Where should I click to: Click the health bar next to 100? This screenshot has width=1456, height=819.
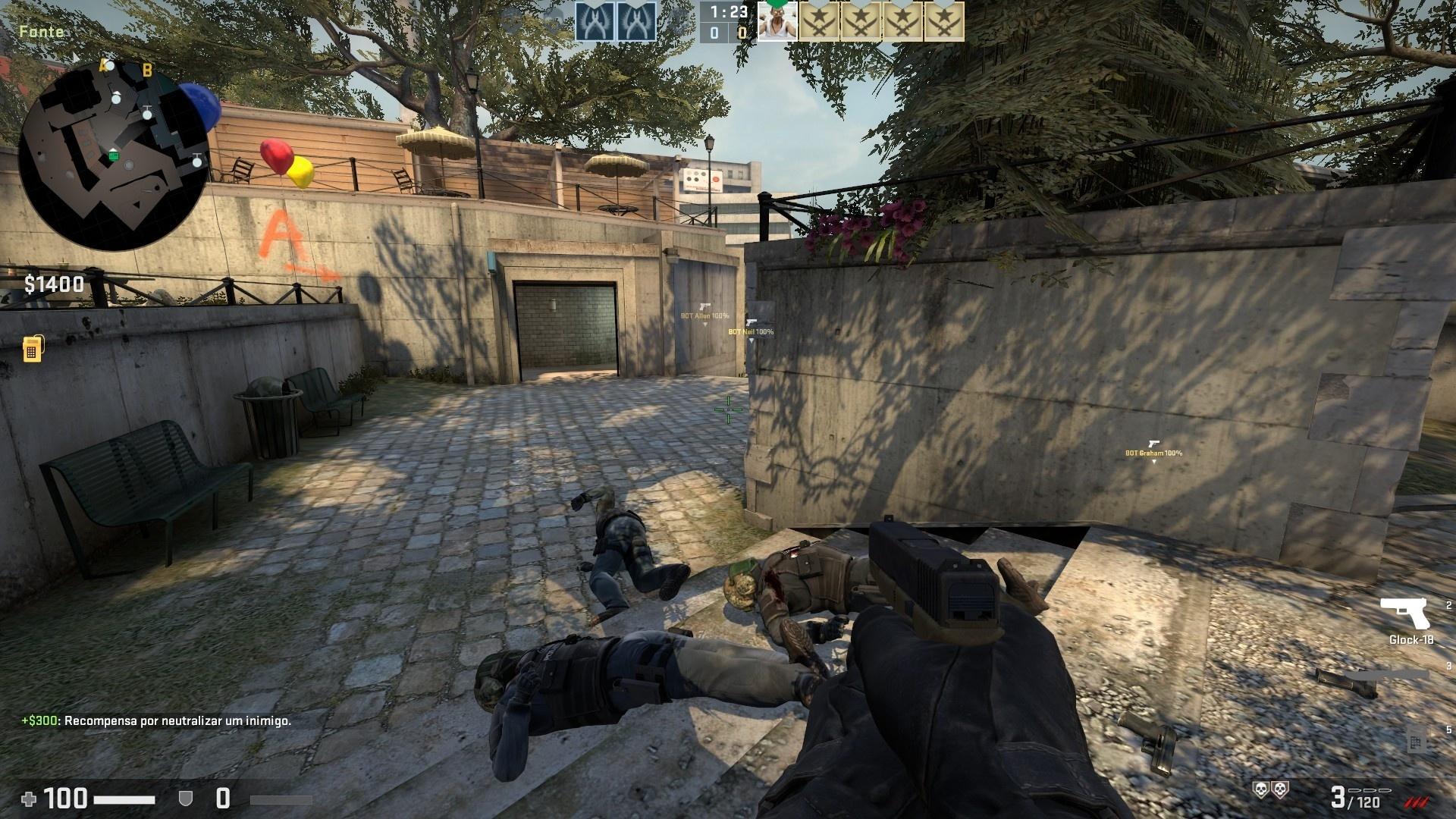pyautogui.click(x=124, y=799)
